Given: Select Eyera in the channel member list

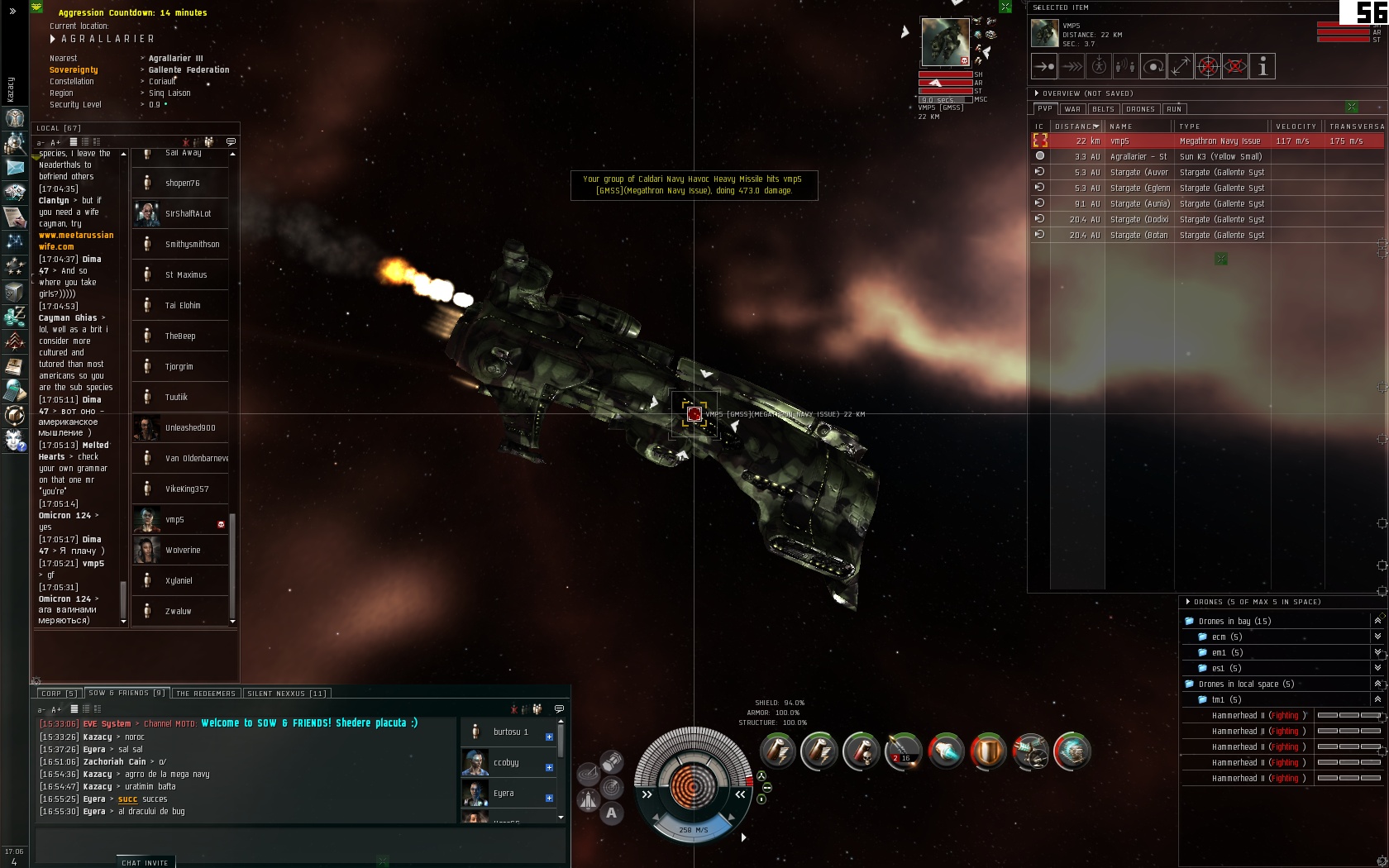Looking at the screenshot, I should 504,794.
